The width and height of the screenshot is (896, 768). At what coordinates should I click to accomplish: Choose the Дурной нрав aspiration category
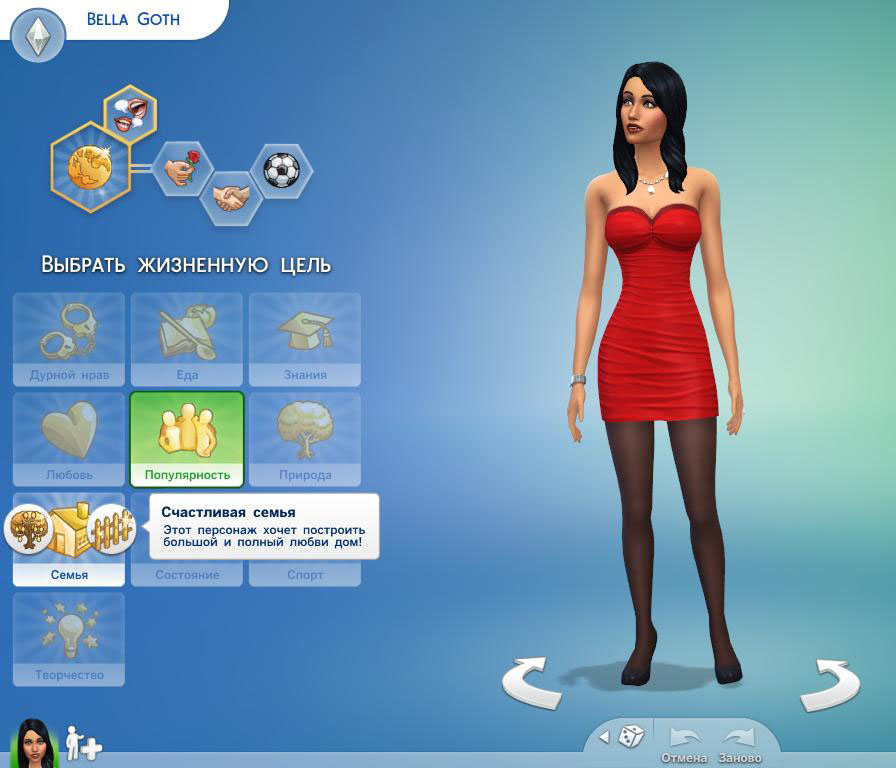pos(69,339)
